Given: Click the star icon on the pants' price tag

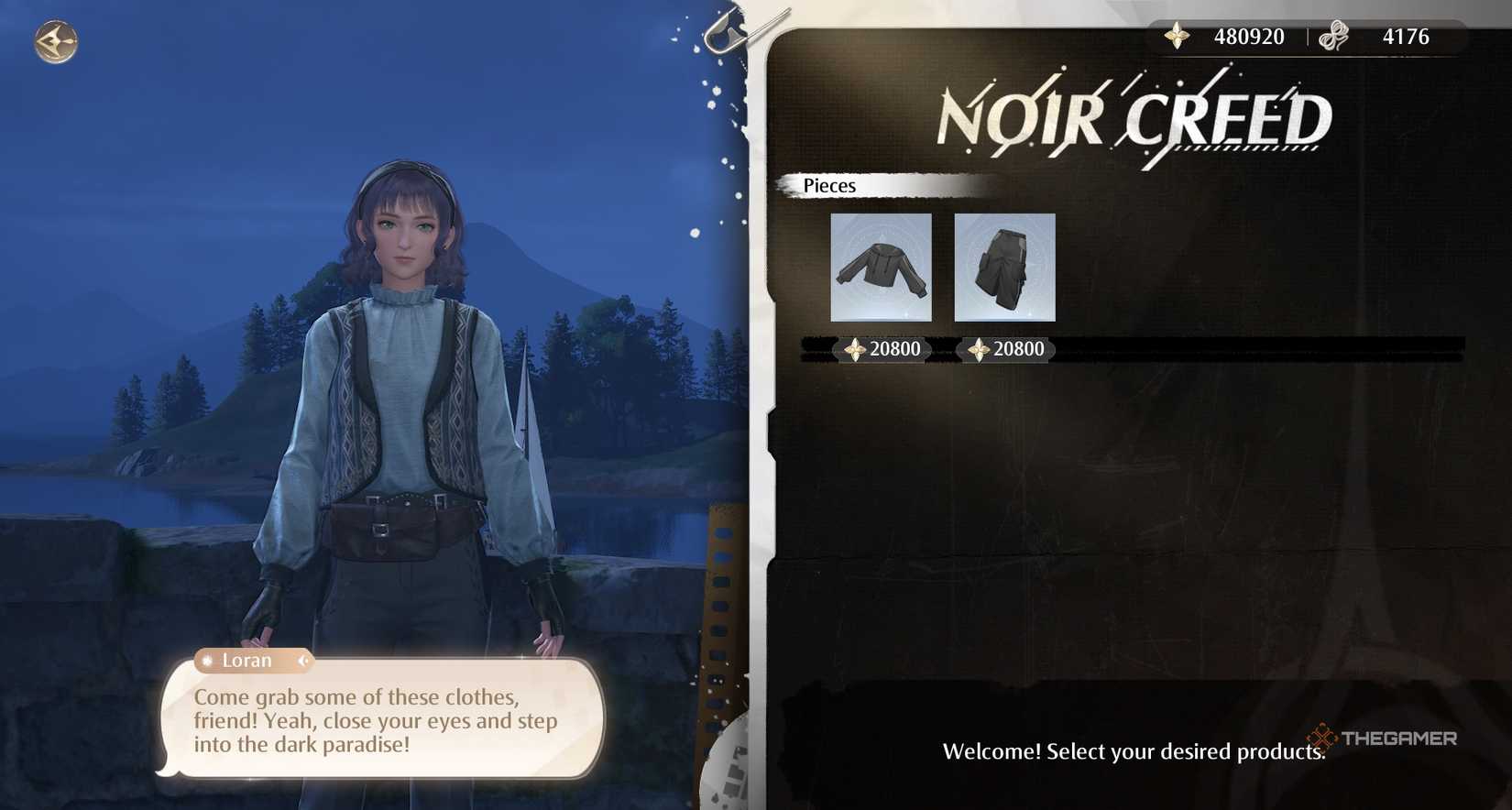Looking at the screenshot, I should tap(977, 349).
